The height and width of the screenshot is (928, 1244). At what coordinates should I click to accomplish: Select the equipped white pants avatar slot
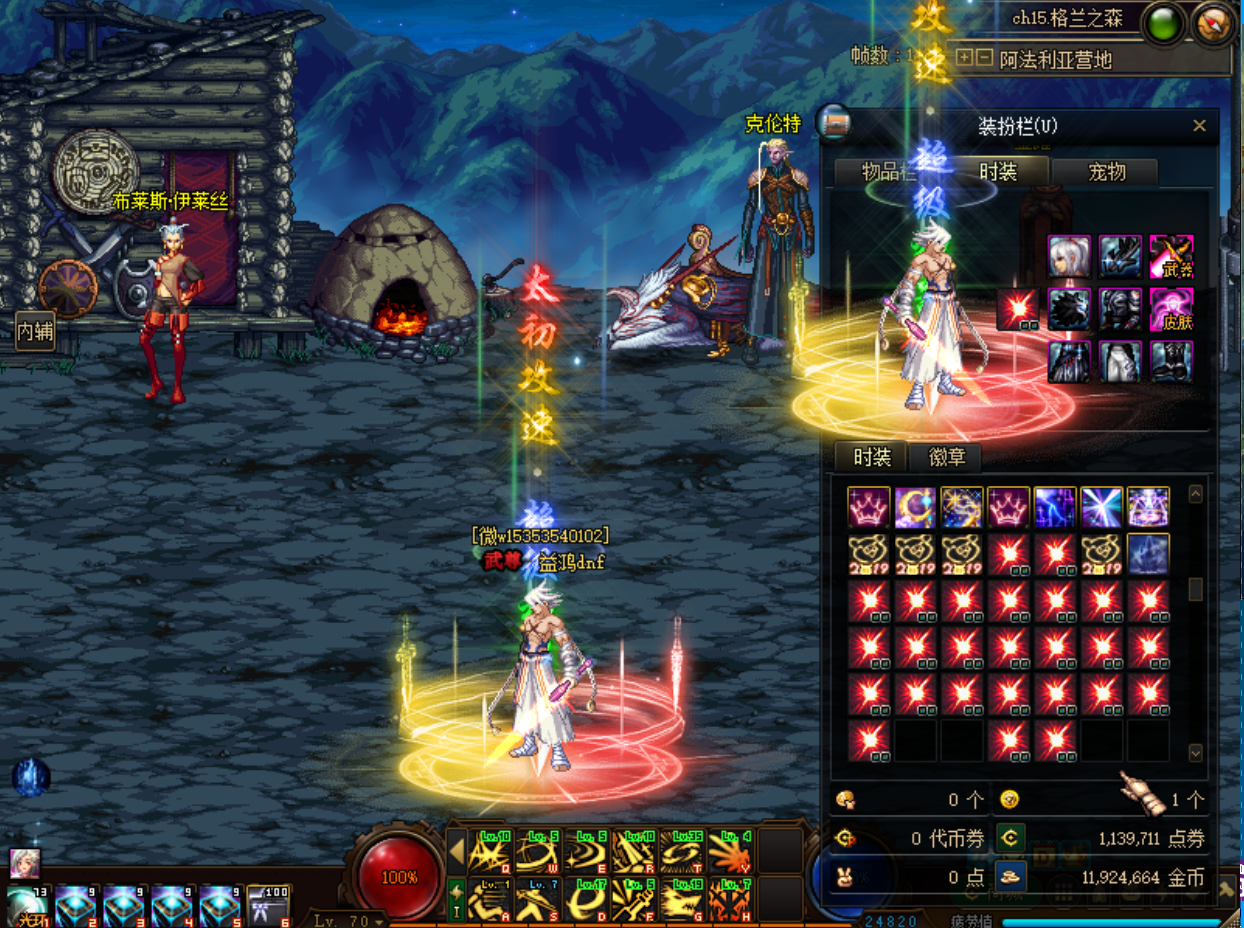click(1120, 361)
